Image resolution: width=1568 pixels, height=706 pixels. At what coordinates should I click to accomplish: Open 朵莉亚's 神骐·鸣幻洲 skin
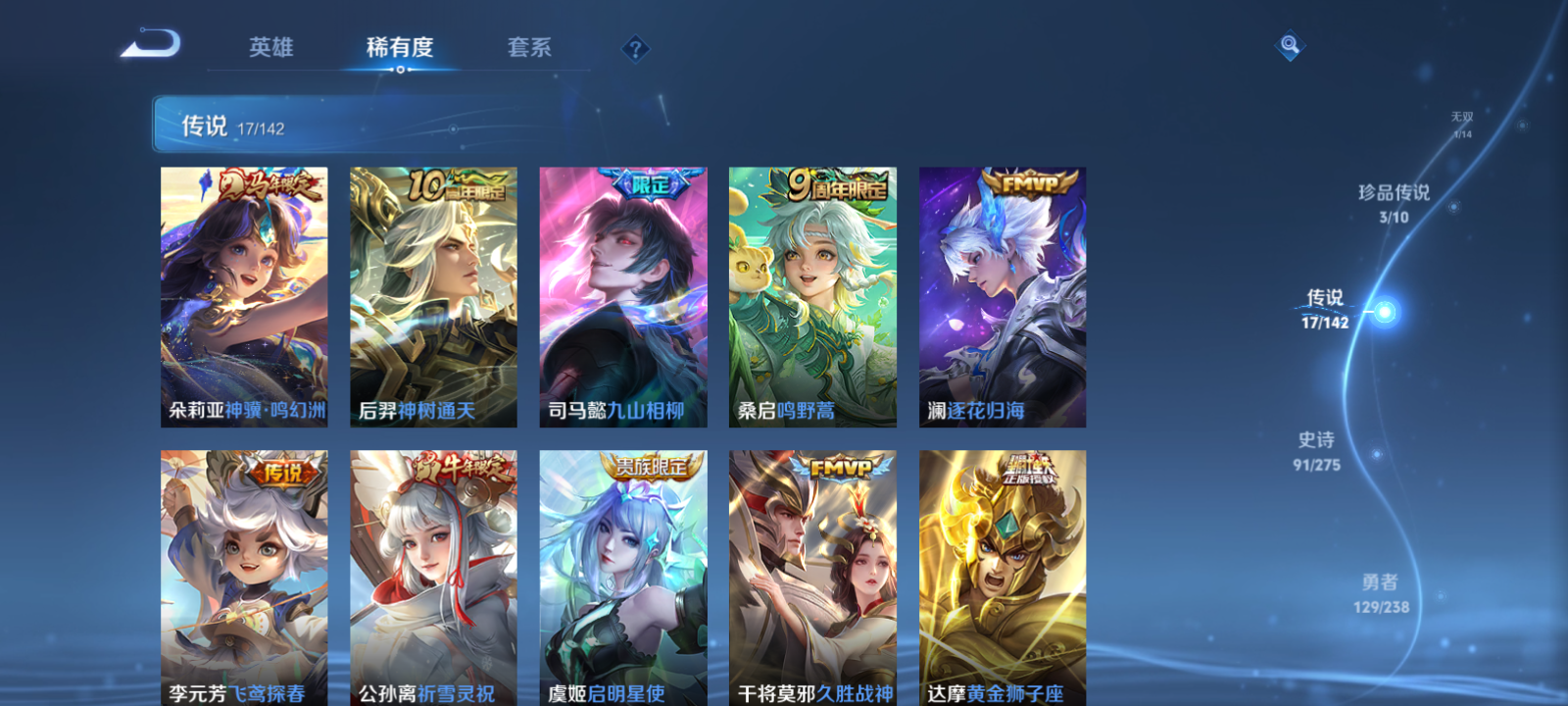245,294
